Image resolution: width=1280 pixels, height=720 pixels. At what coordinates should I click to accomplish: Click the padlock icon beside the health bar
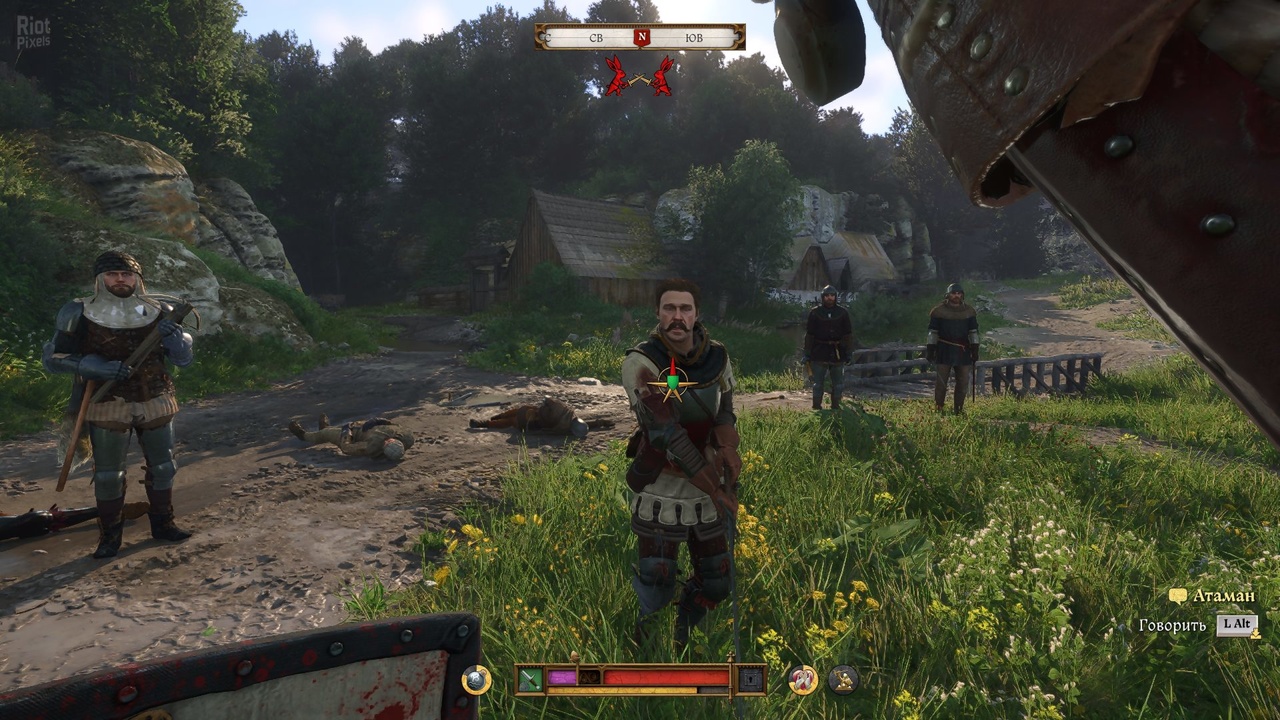pos(749,679)
